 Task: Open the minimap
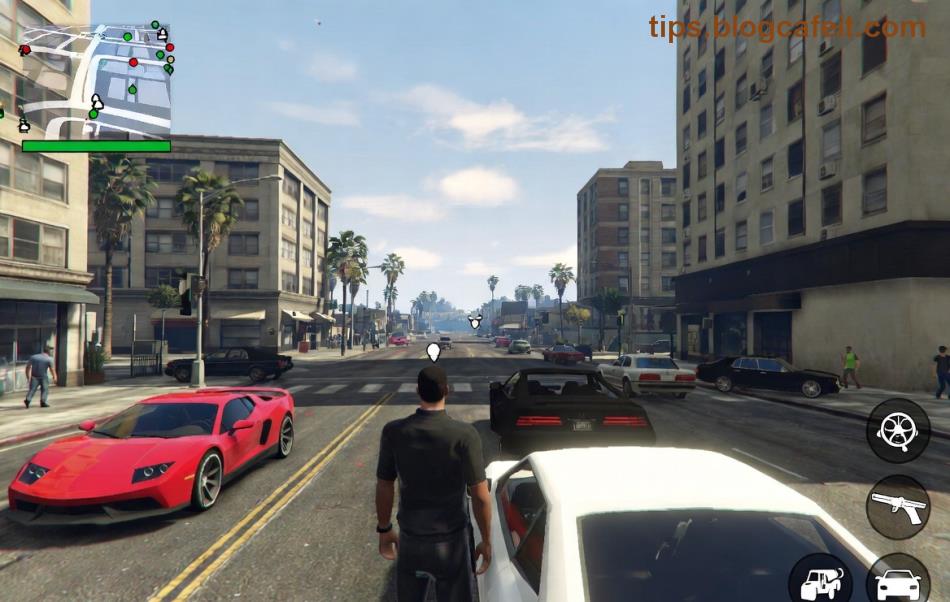point(95,82)
